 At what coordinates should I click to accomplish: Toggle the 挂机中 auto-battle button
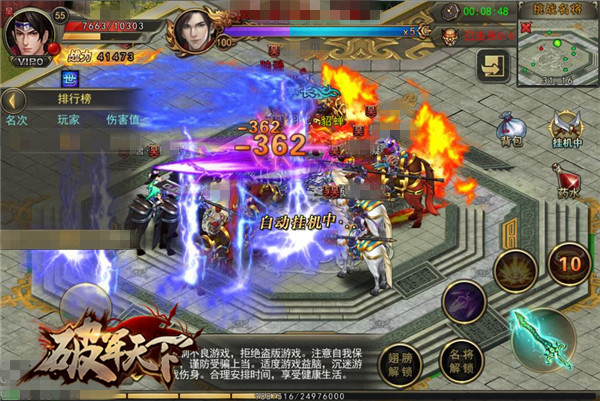[568, 129]
